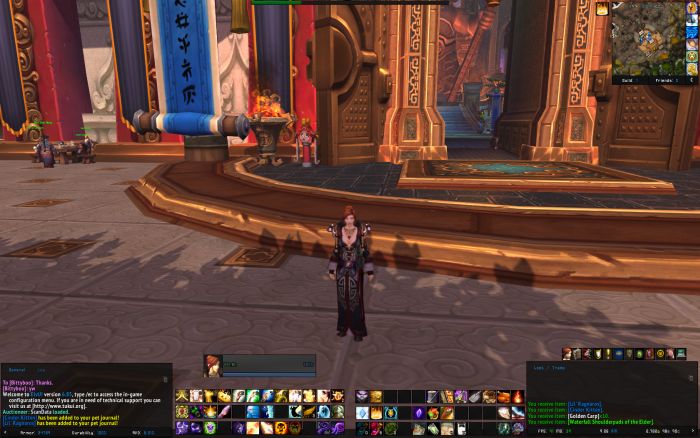Select the player portrait unit frame

pos(213,364)
